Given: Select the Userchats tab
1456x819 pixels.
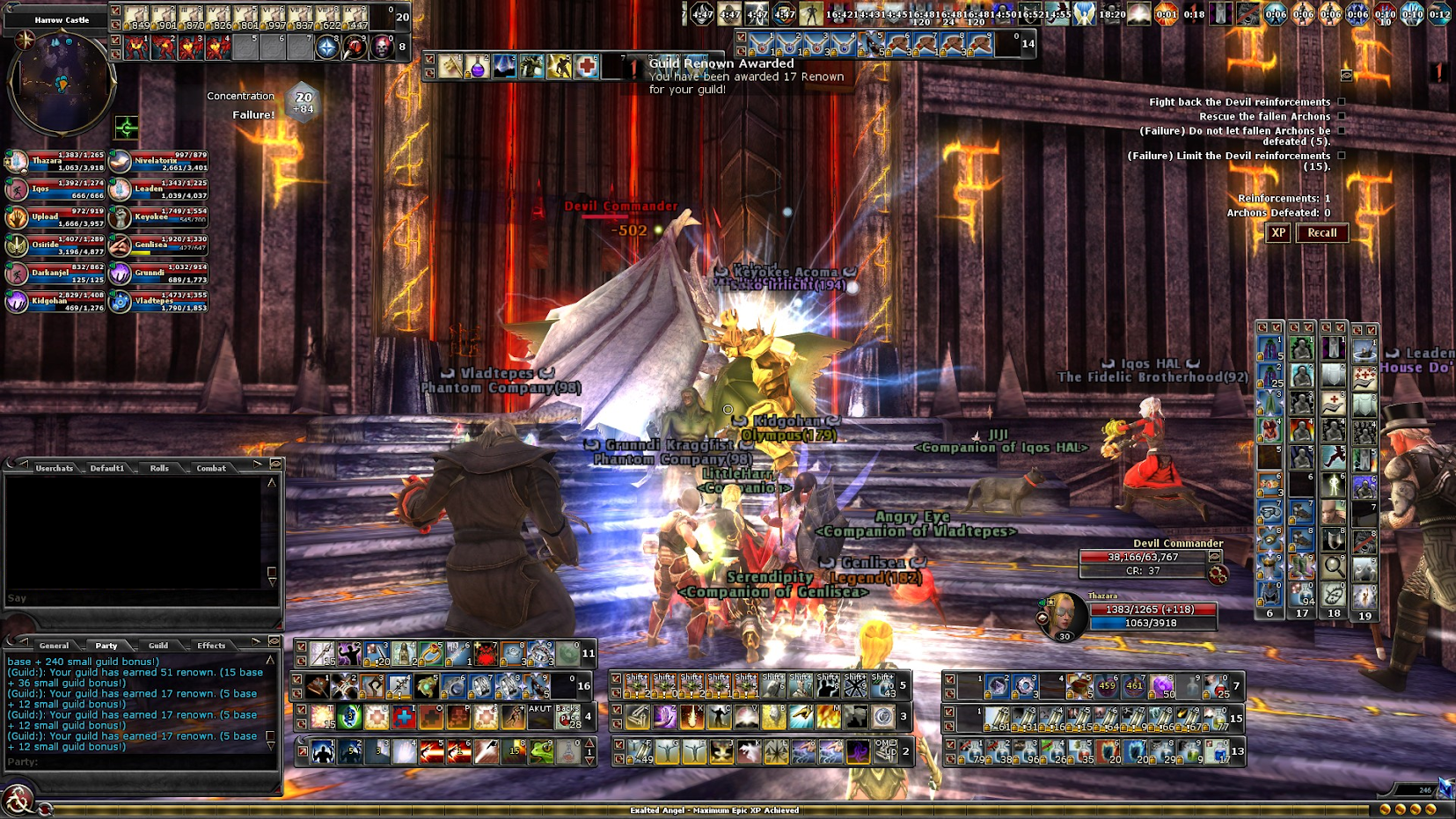Looking at the screenshot, I should point(55,468).
